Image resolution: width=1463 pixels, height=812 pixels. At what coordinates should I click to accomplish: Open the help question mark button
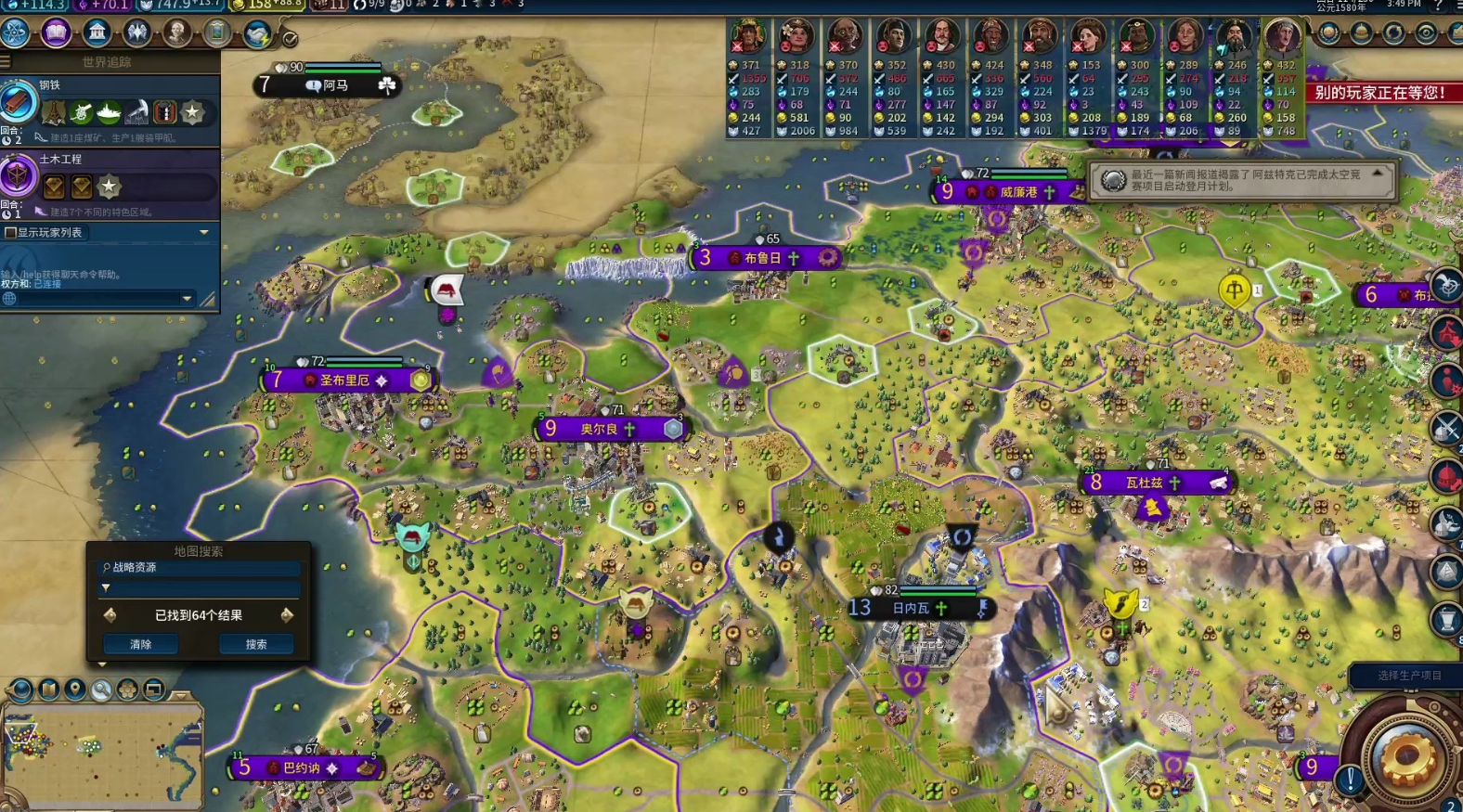point(1439,5)
